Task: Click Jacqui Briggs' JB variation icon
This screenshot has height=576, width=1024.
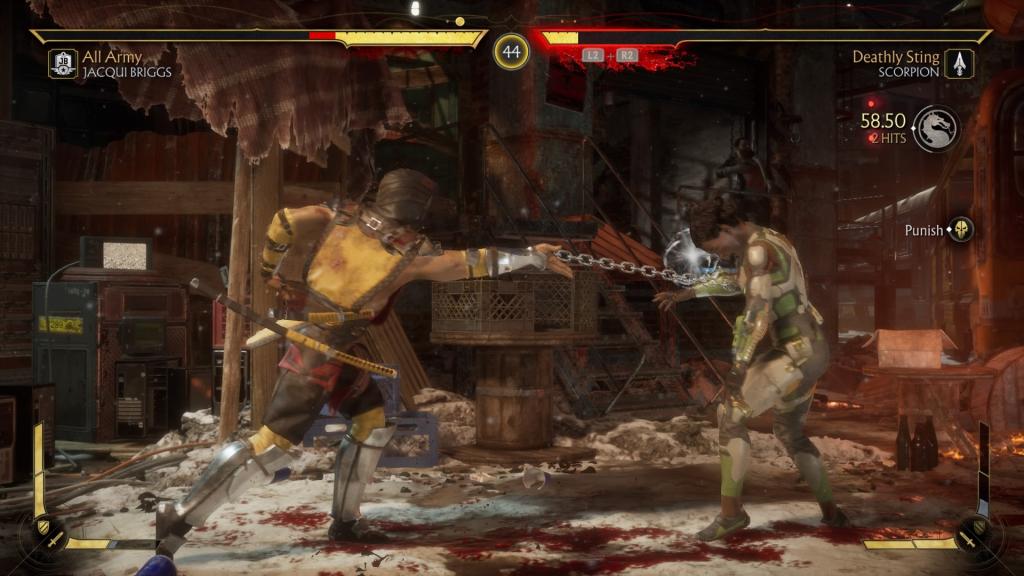Action: [x=62, y=64]
